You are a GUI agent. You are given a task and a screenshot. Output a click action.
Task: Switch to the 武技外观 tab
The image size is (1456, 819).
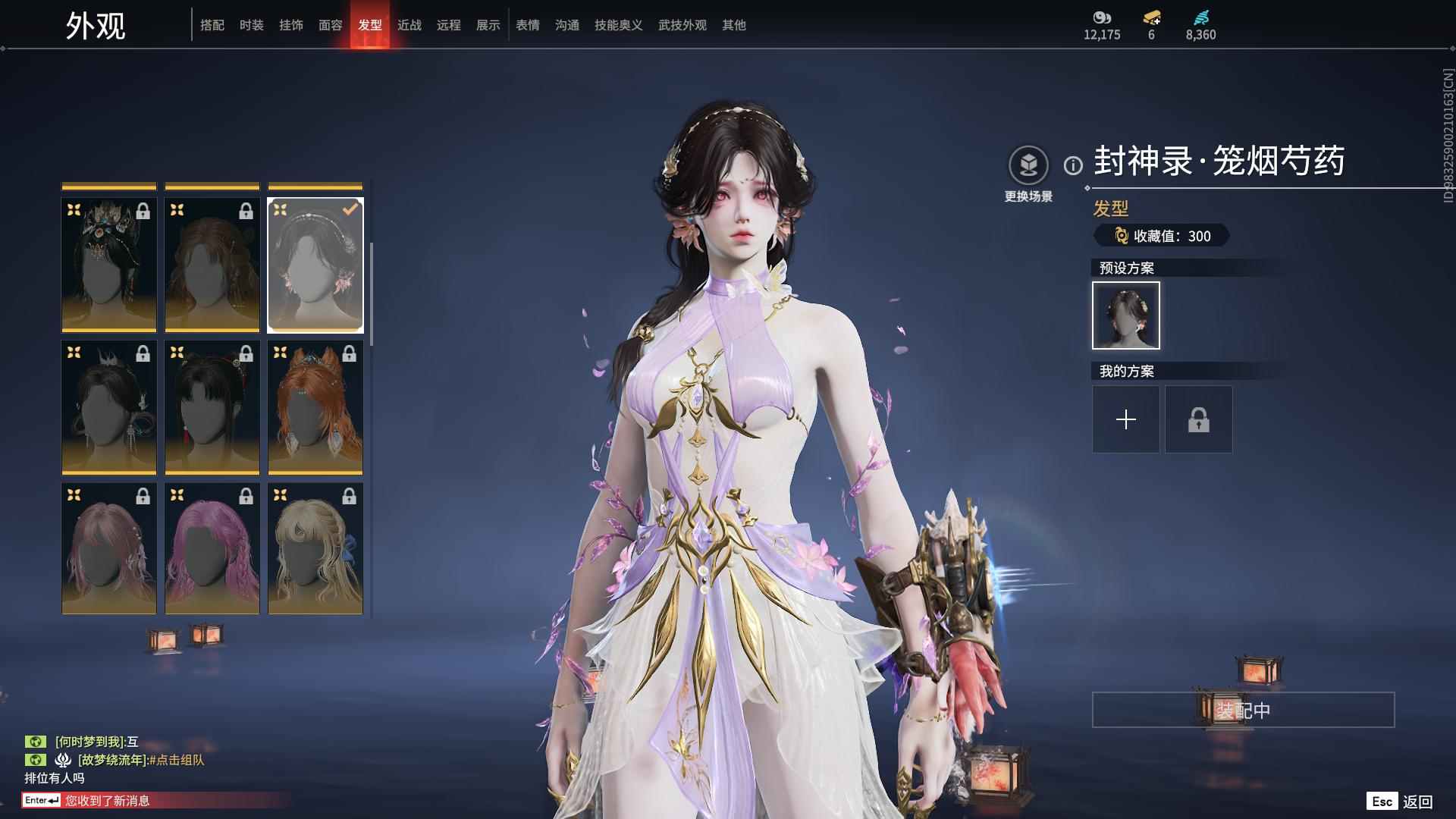(682, 25)
